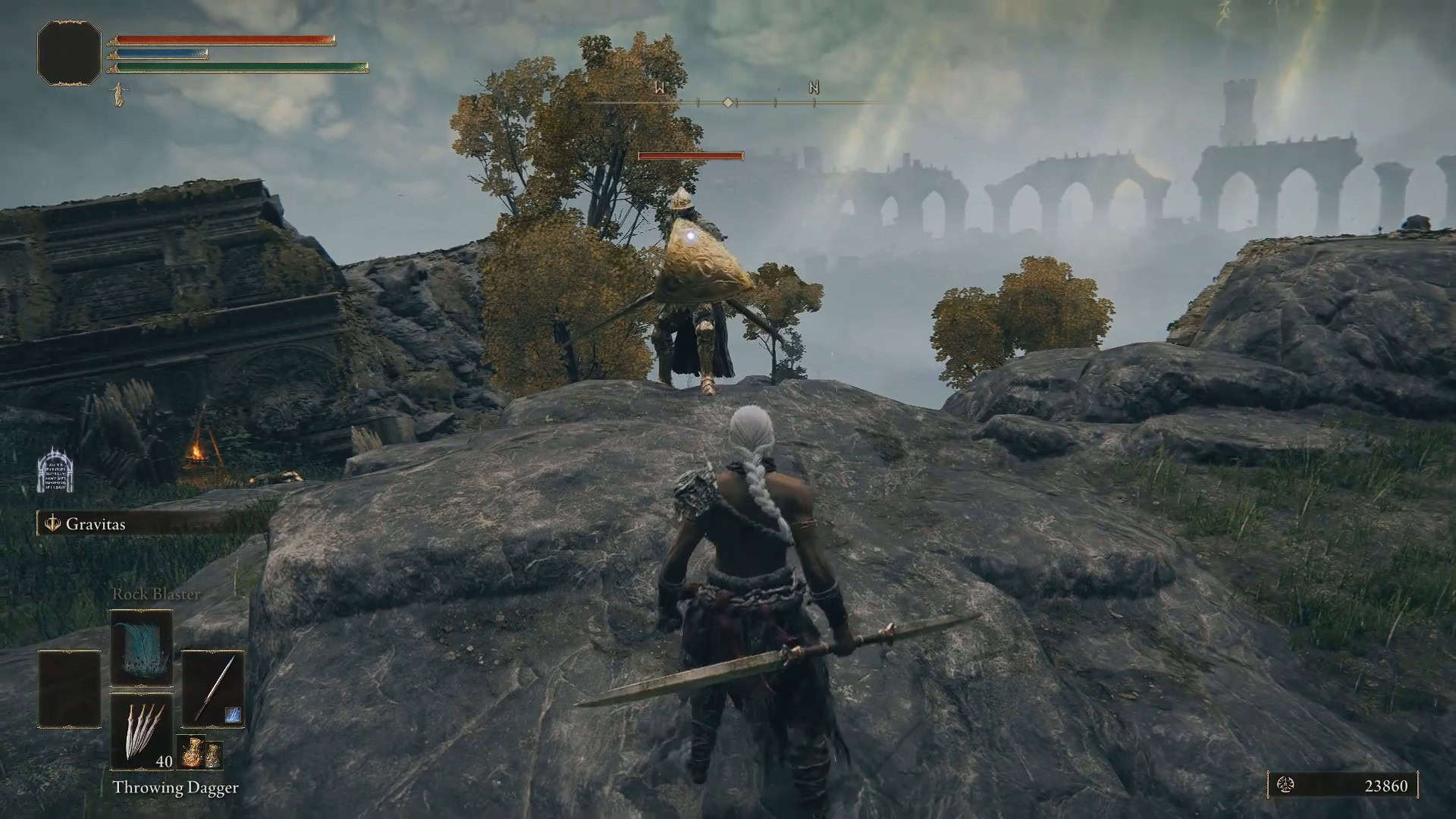Image resolution: width=1456 pixels, height=819 pixels.
Task: Click the octagonal portrait frame
Action: 69,52
